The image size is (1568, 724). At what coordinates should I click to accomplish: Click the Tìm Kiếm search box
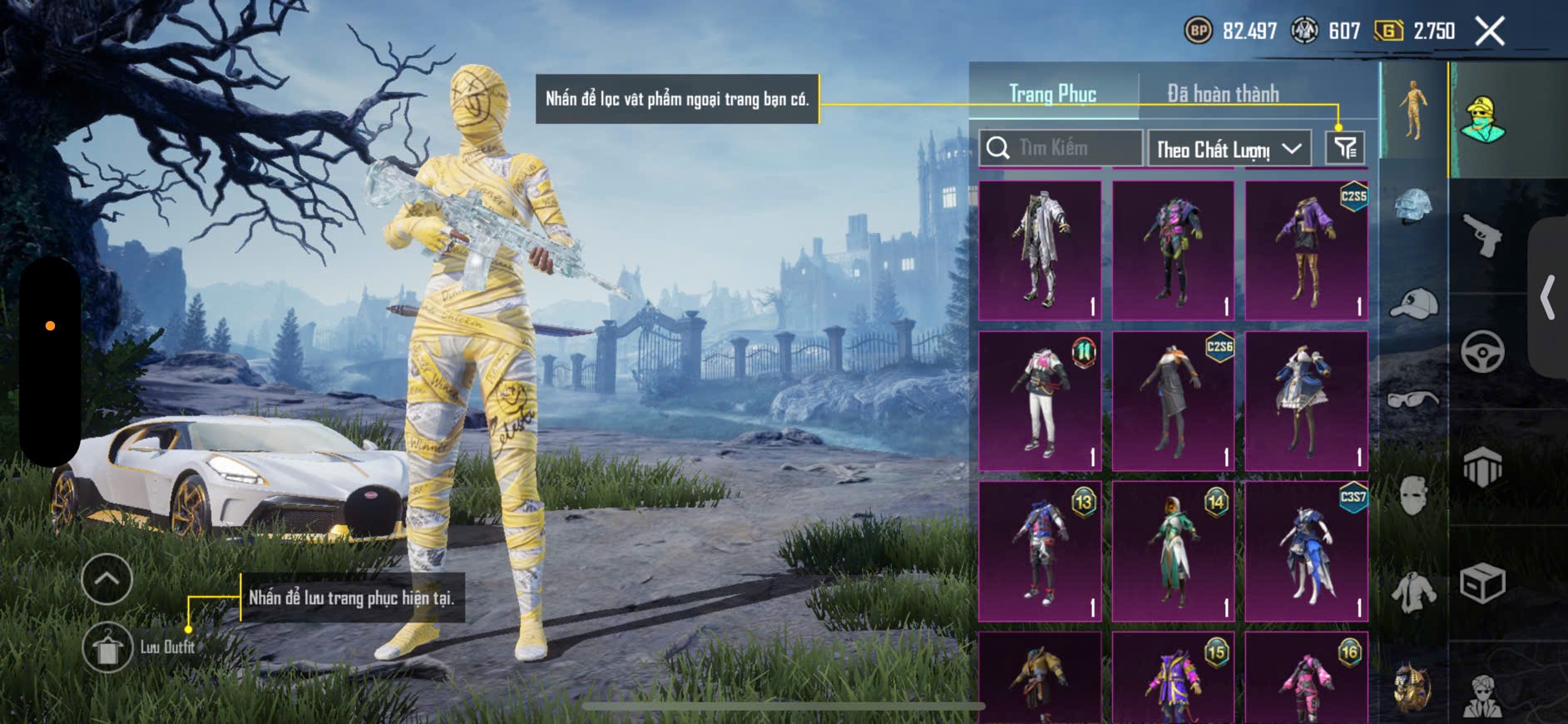1061,148
